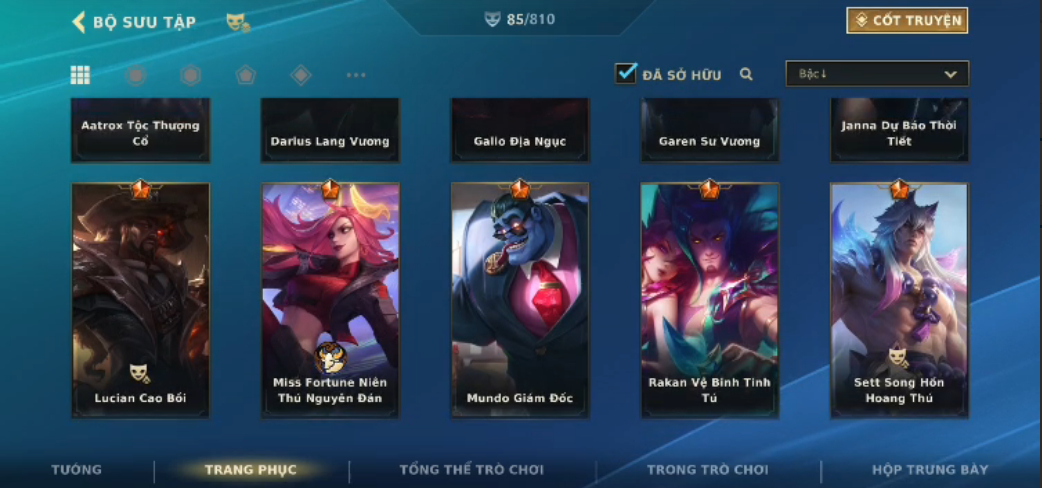Image resolution: width=1042 pixels, height=488 pixels.
Task: Pick the Garen Sư Vương card
Action: [x=709, y=131]
